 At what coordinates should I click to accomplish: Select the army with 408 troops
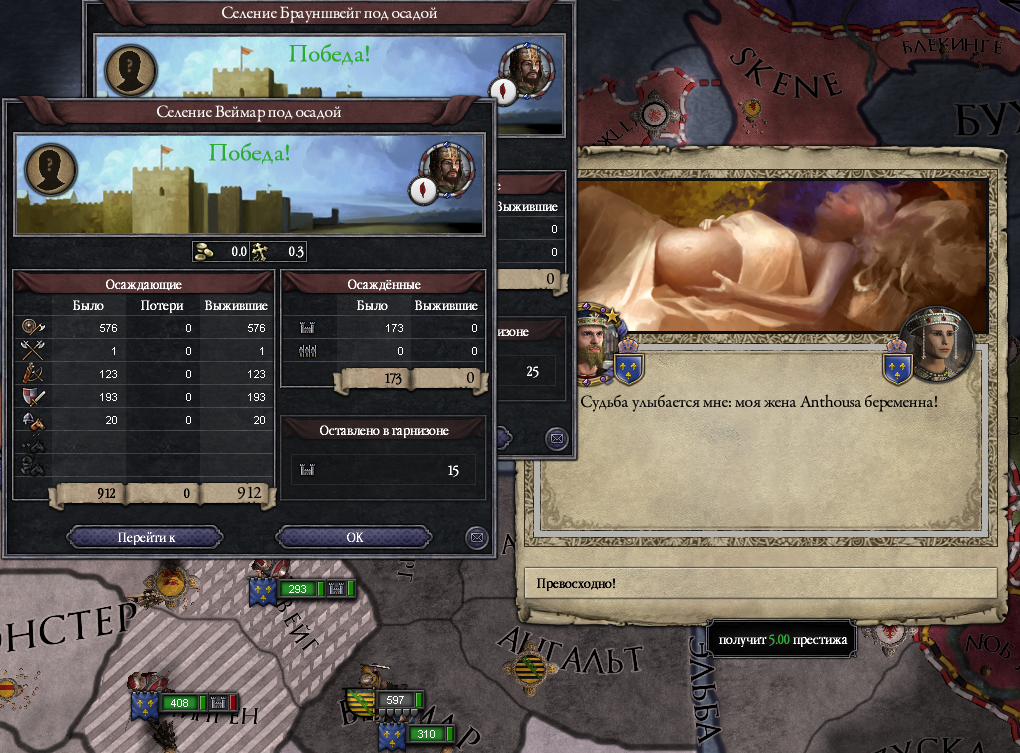[x=178, y=703]
